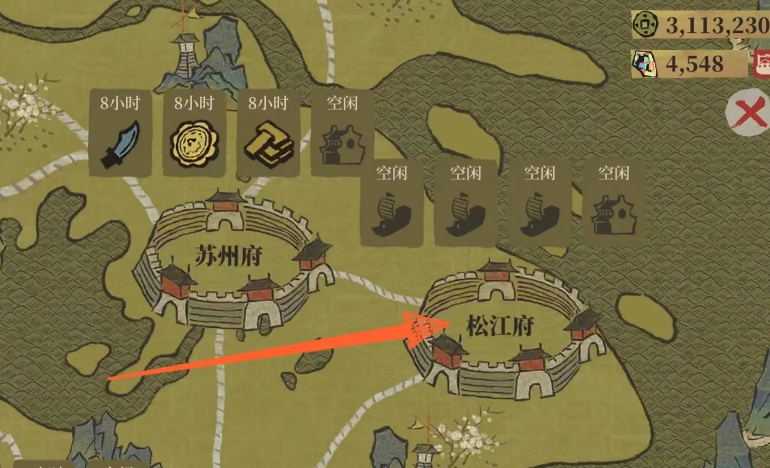Select the sword production slot
This screenshot has height=468, width=770.
tap(119, 142)
